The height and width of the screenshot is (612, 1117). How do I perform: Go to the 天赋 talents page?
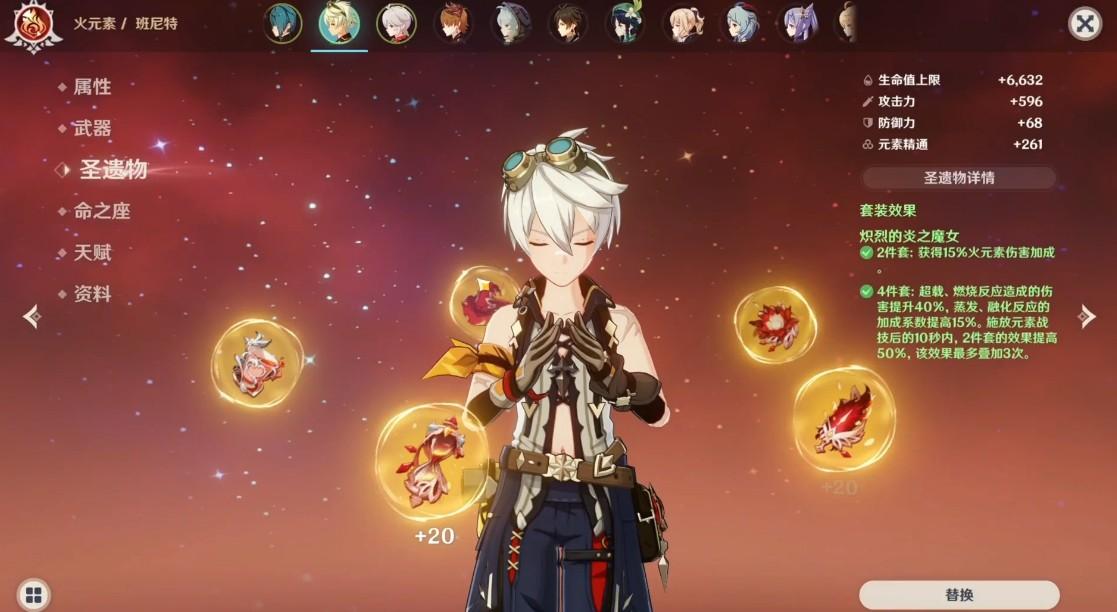92,253
